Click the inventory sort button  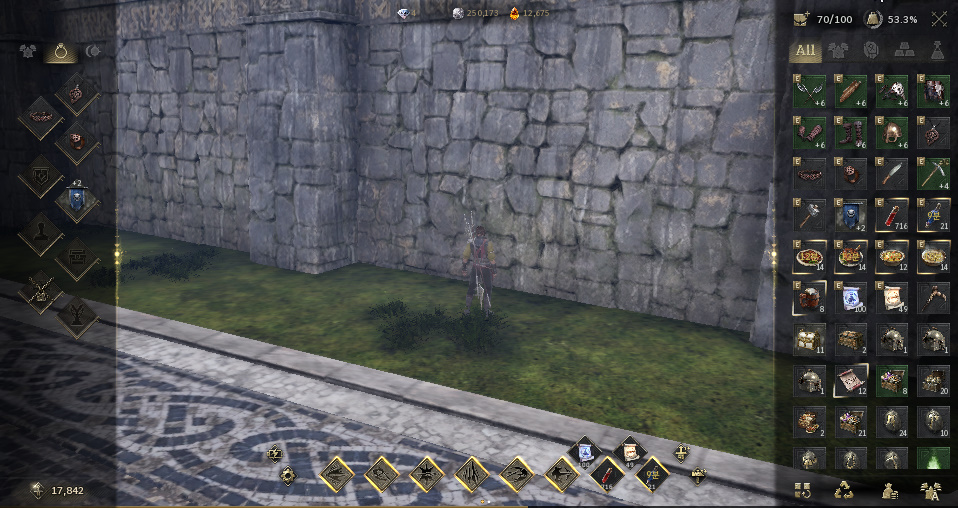[x=801, y=490]
